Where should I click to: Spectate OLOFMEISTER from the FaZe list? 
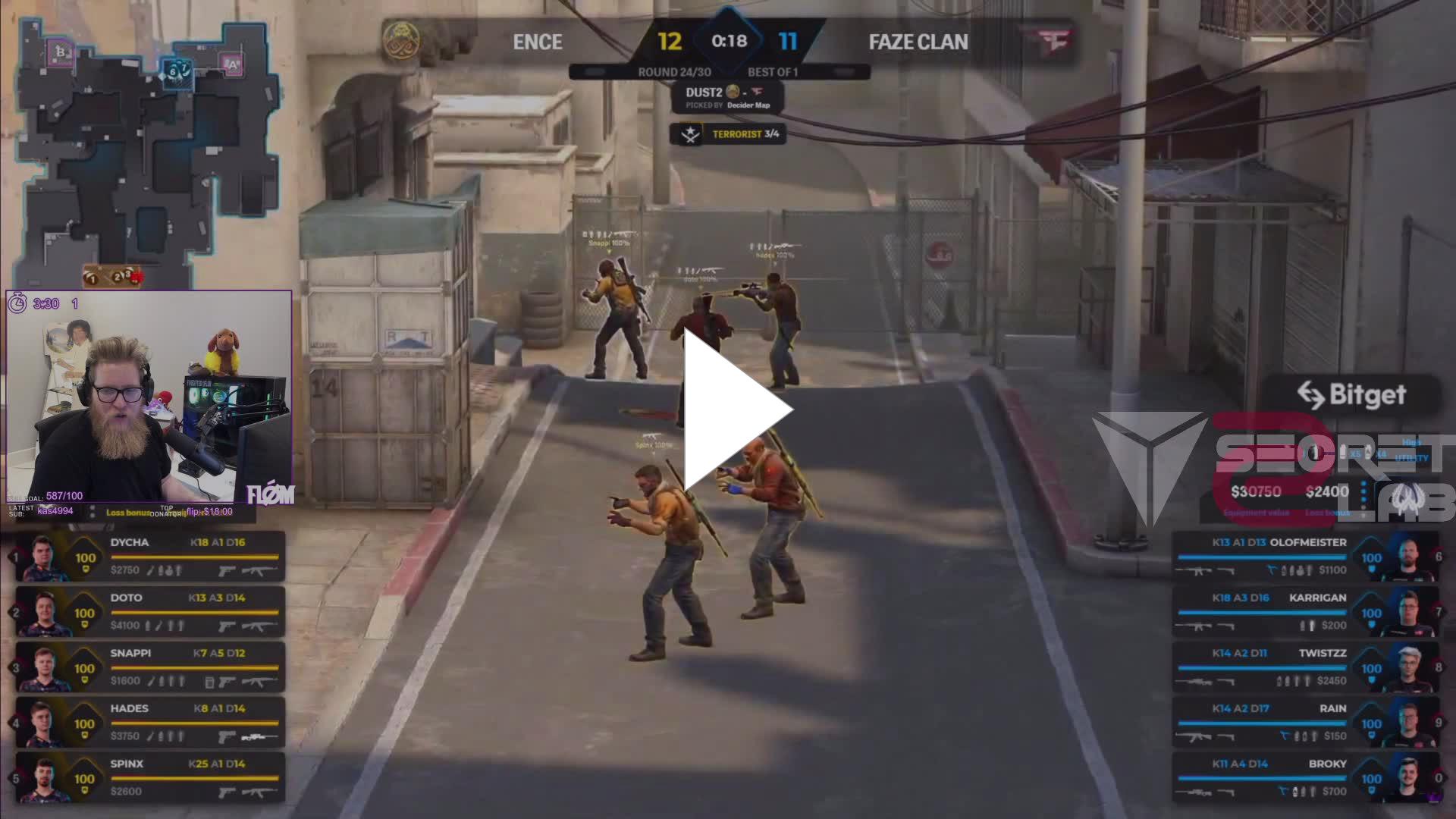click(x=1304, y=557)
